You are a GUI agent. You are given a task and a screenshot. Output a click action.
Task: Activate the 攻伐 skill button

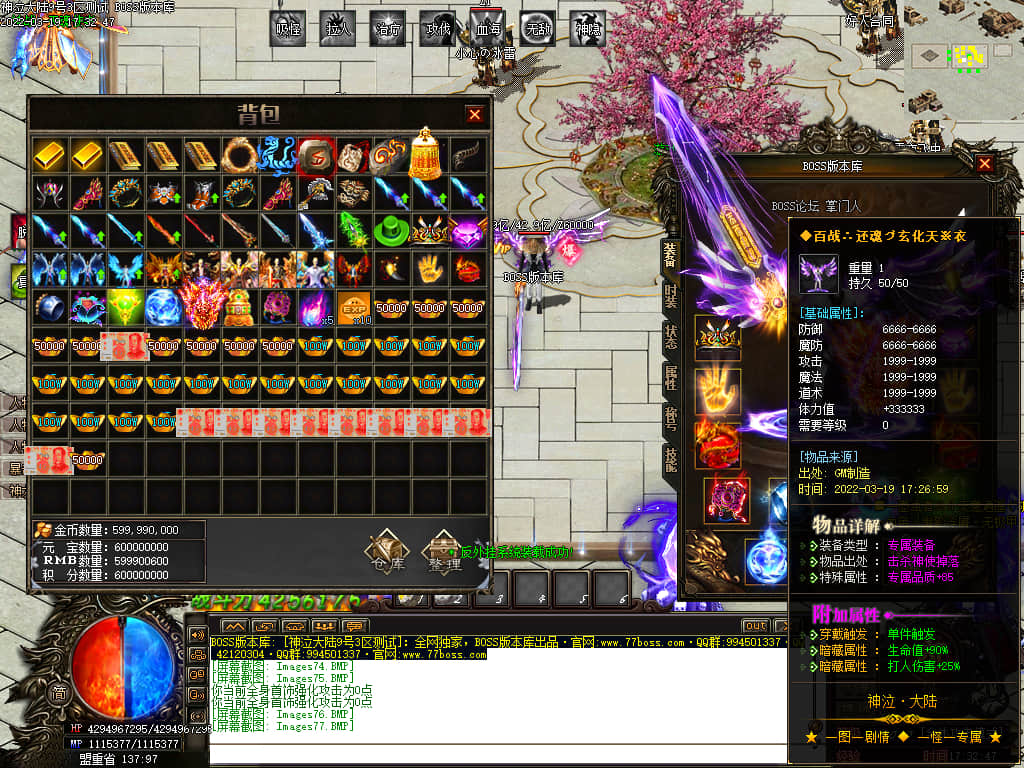(x=438, y=30)
